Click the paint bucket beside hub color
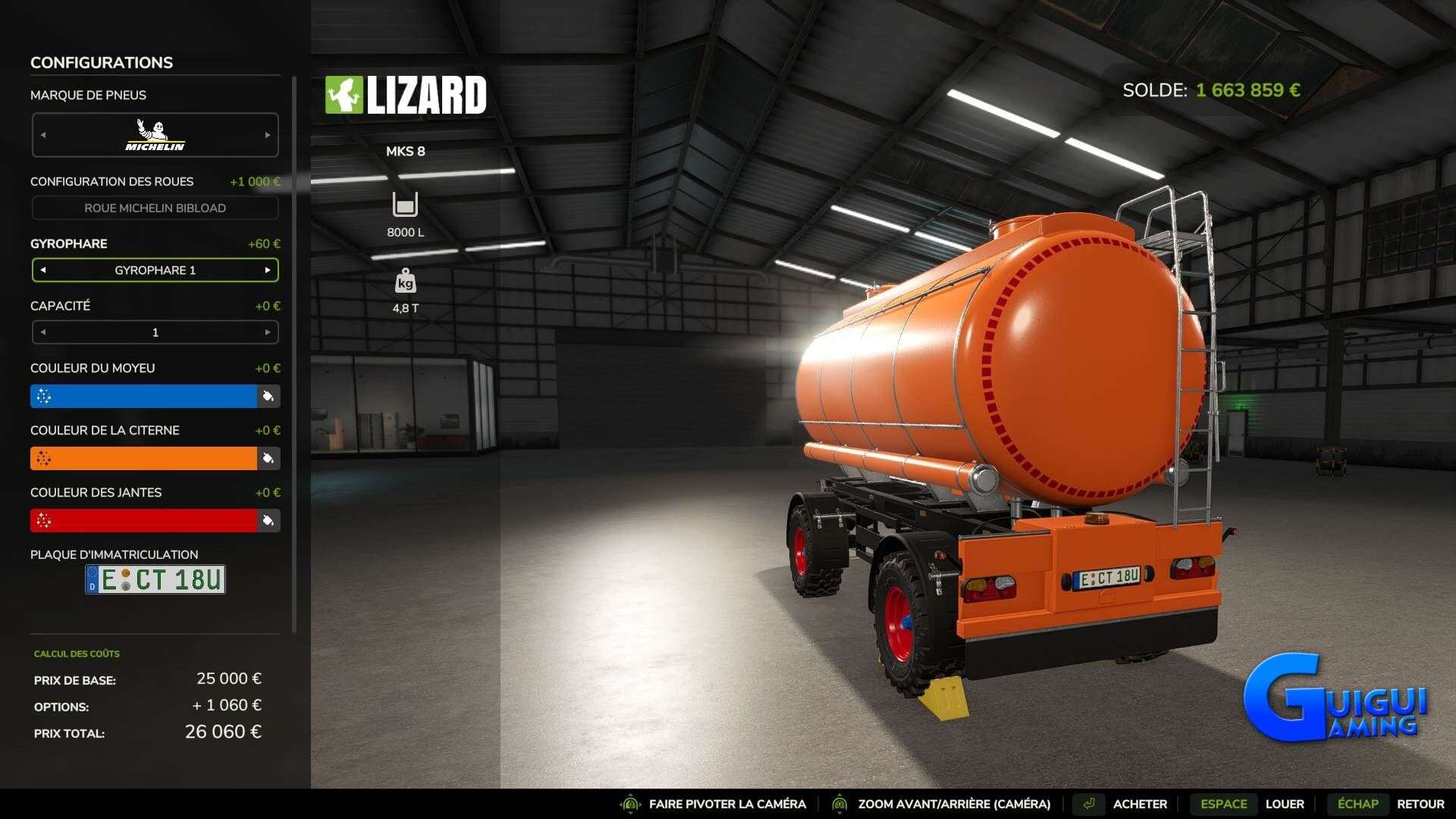Image resolution: width=1456 pixels, height=819 pixels. click(268, 396)
